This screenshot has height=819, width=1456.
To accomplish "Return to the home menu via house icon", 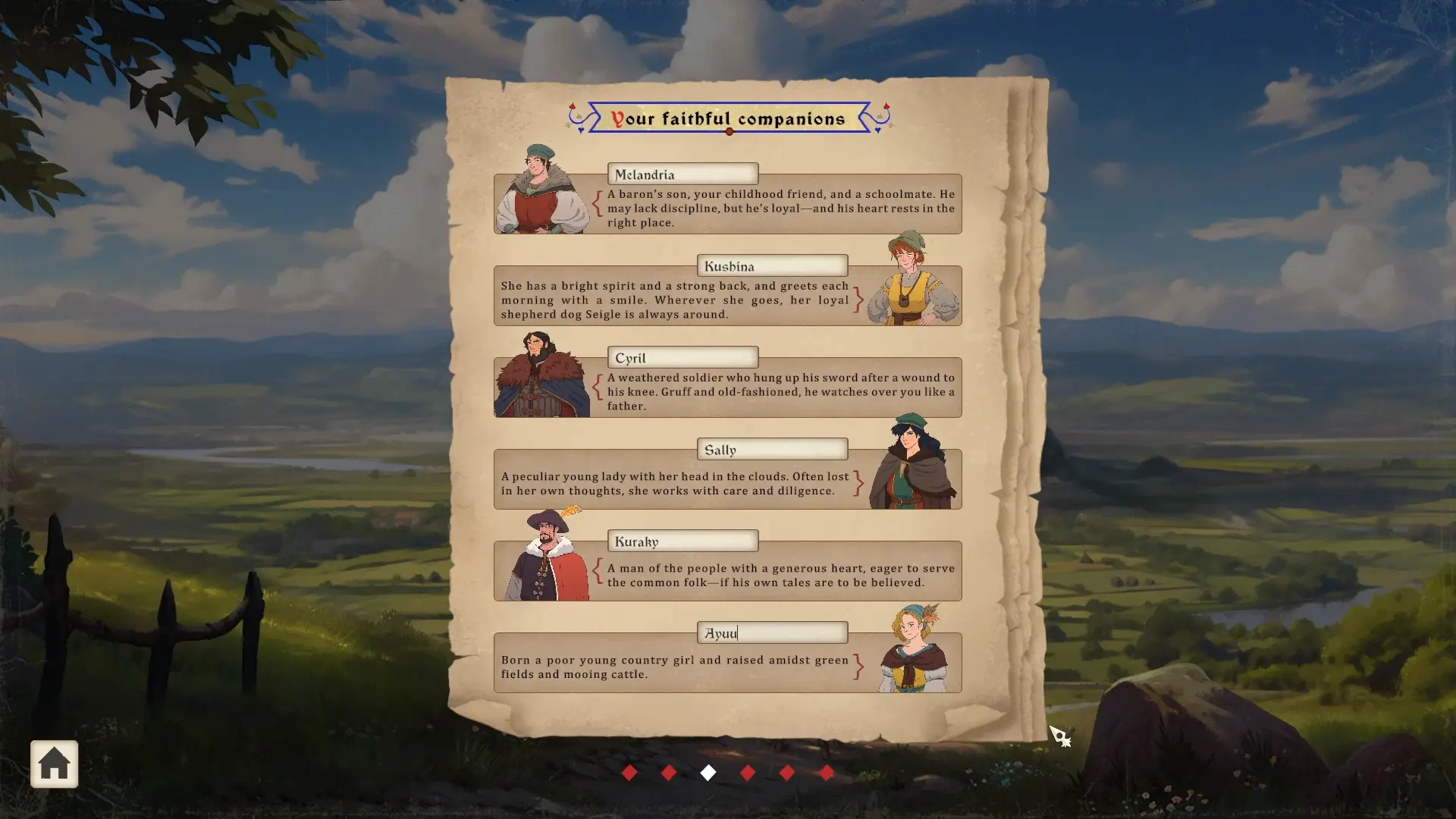I will (54, 764).
